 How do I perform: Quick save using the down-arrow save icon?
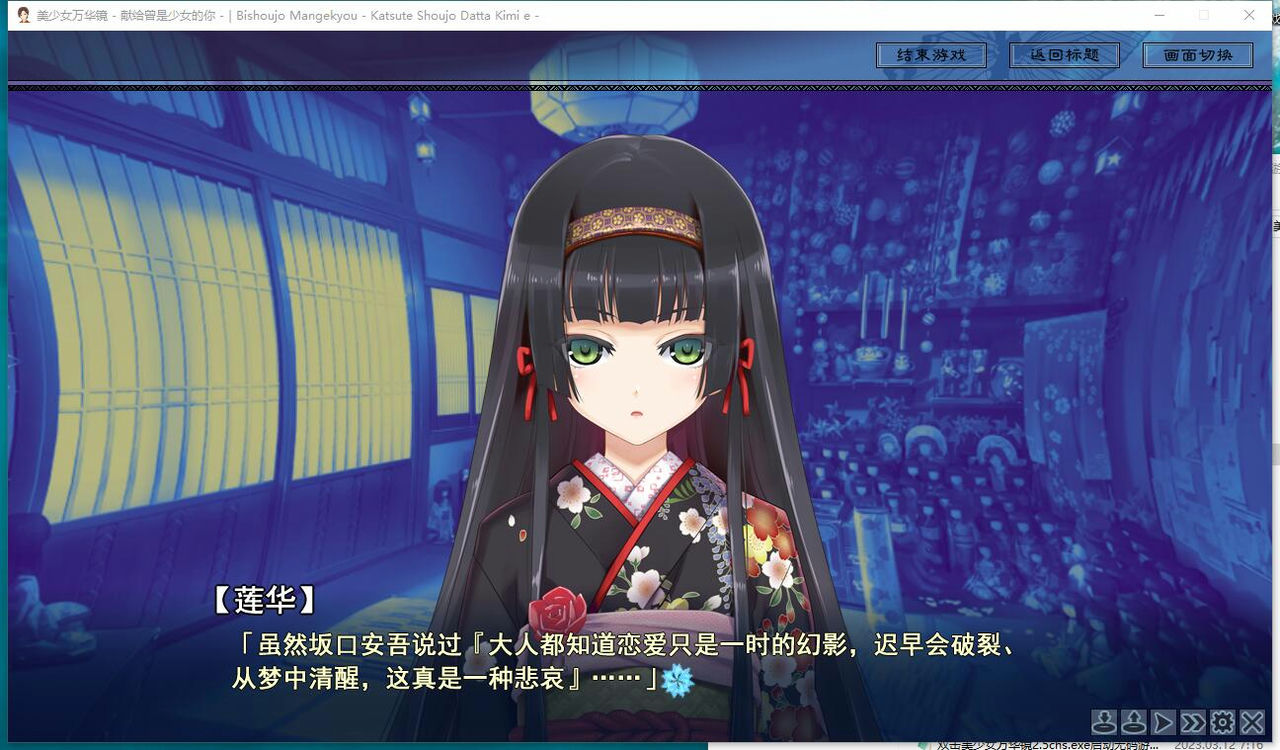1103,722
